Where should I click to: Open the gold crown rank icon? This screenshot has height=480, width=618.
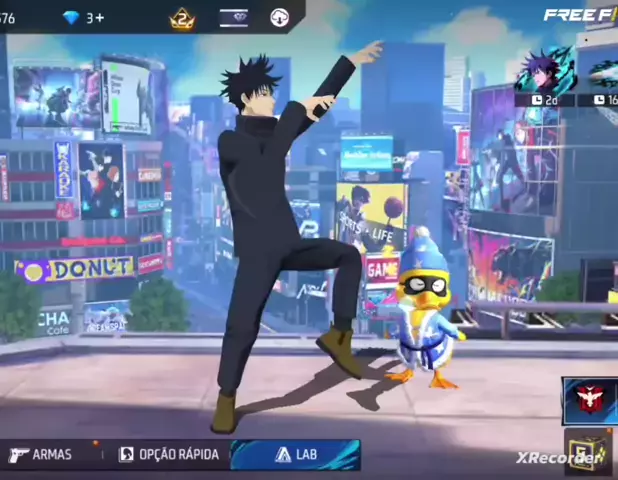coord(182,18)
